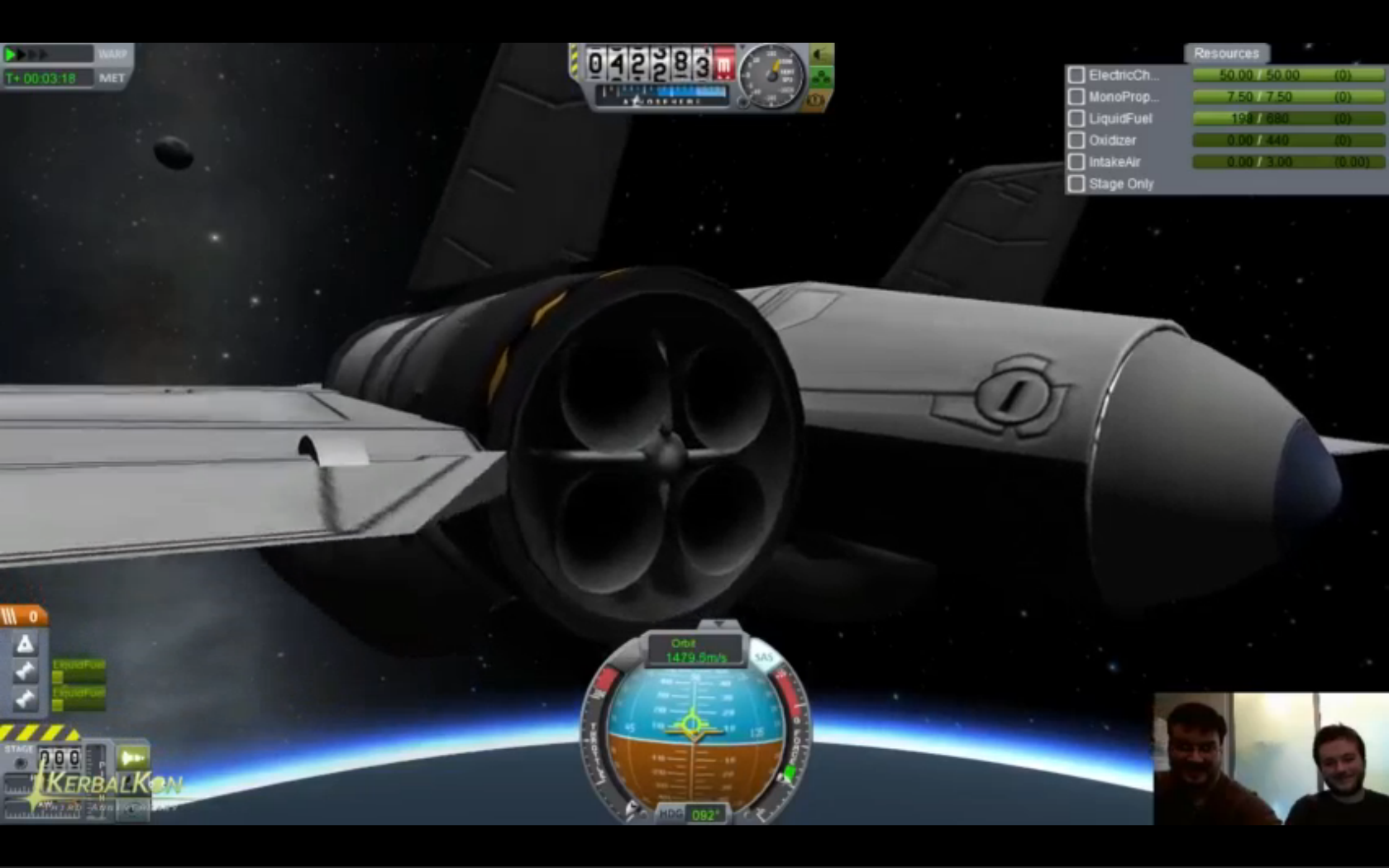The image size is (1389, 868).
Task: Toggle the lights button beside the altimeter
Action: (x=821, y=55)
